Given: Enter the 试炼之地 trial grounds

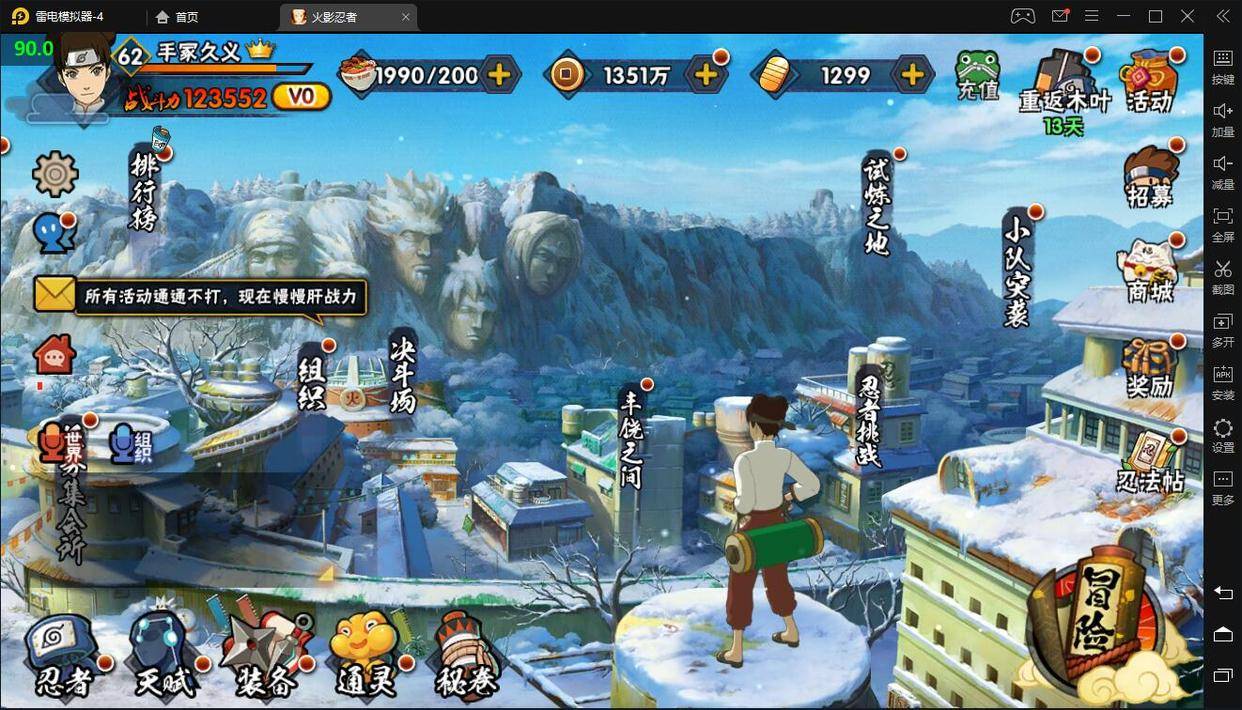Looking at the screenshot, I should pyautogui.click(x=877, y=205).
